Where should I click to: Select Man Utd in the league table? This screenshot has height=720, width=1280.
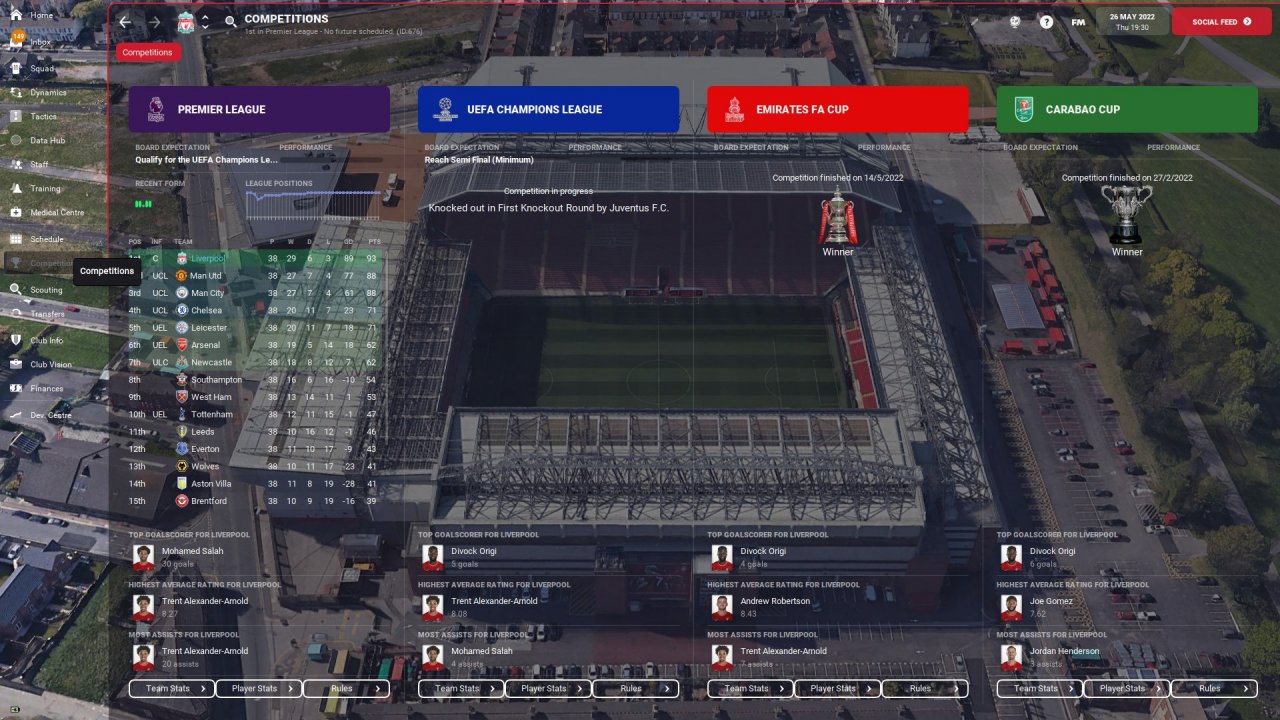point(206,276)
